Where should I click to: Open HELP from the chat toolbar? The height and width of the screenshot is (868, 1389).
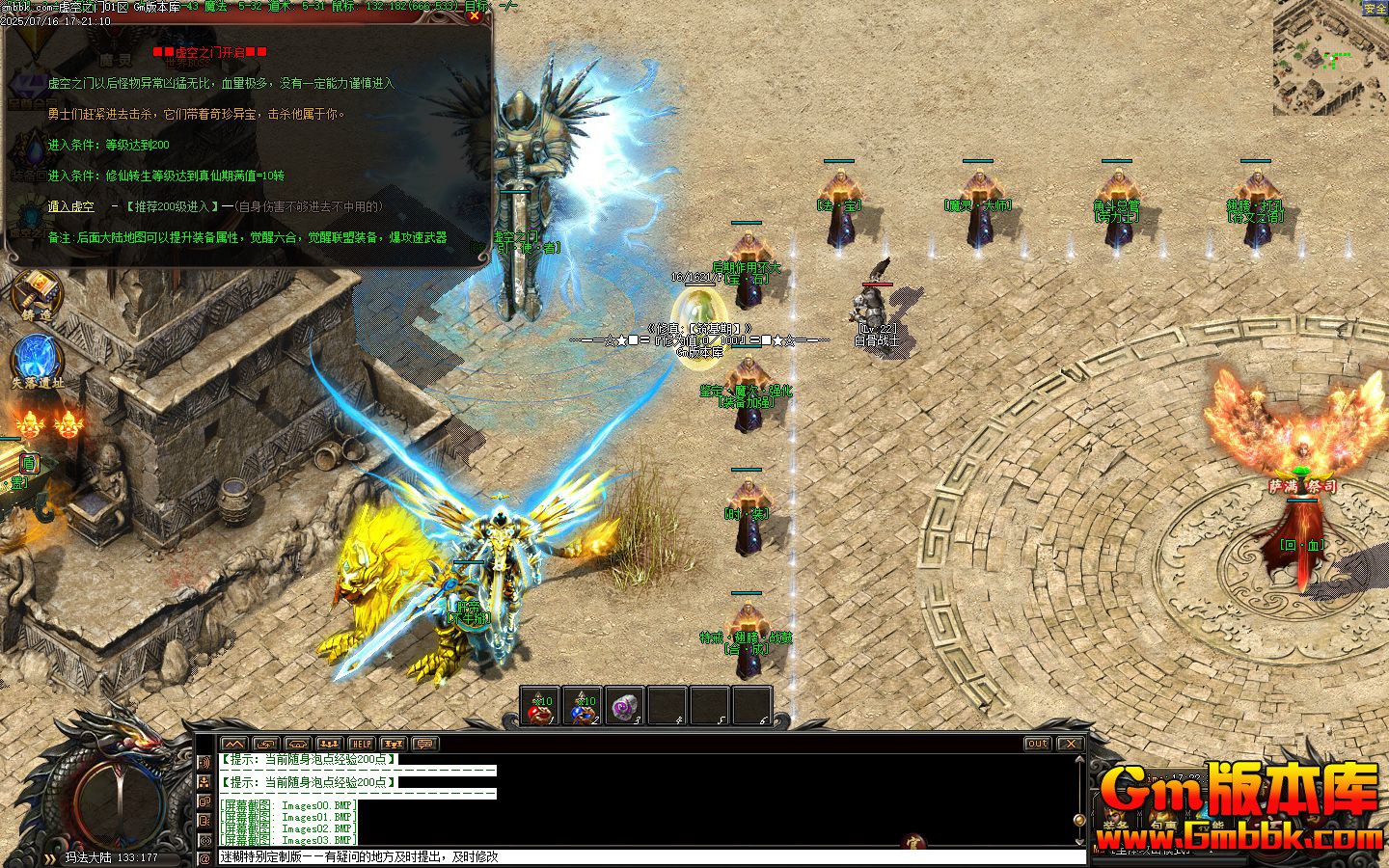[x=361, y=744]
